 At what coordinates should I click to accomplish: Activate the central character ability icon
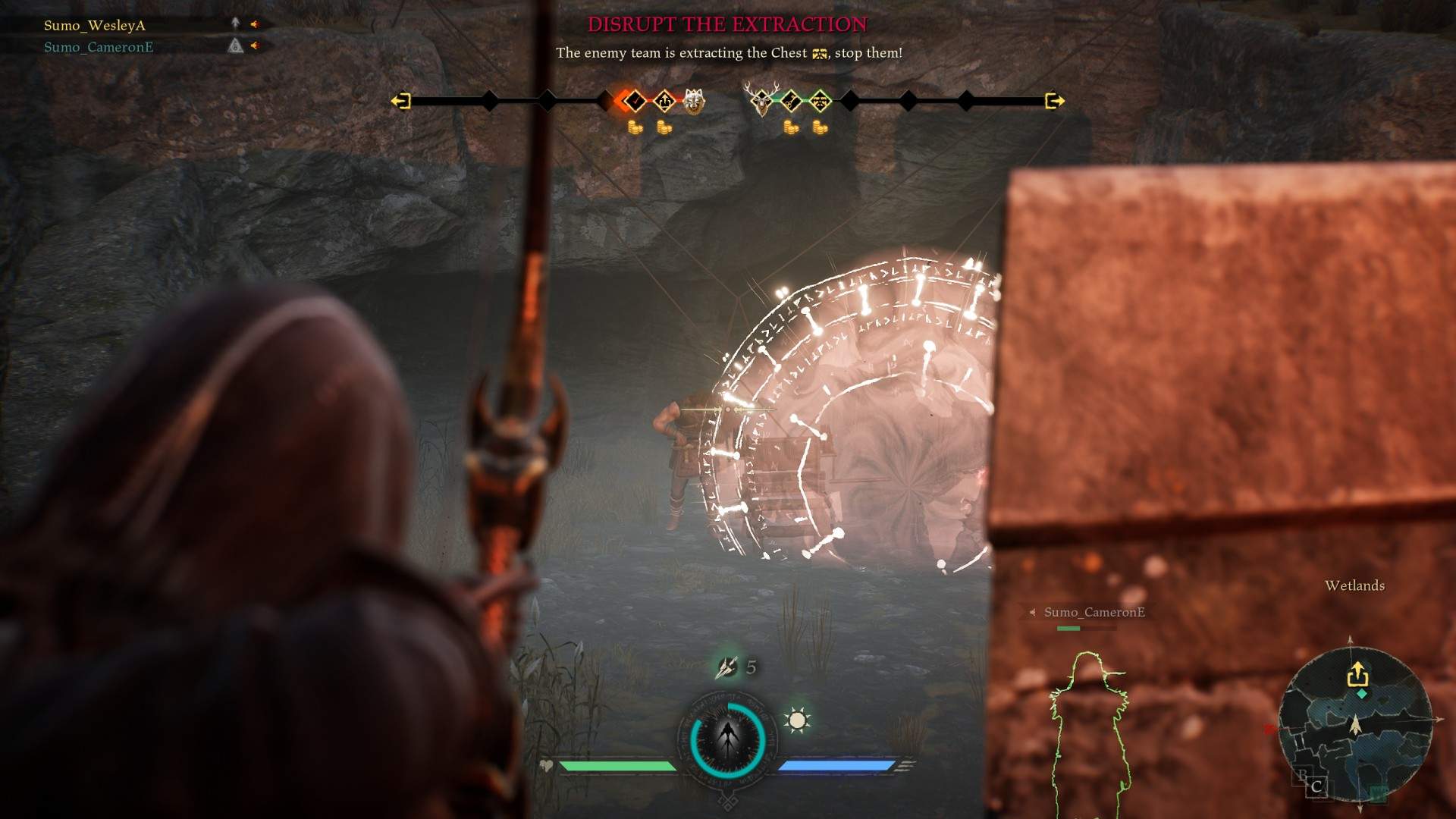pos(728,739)
